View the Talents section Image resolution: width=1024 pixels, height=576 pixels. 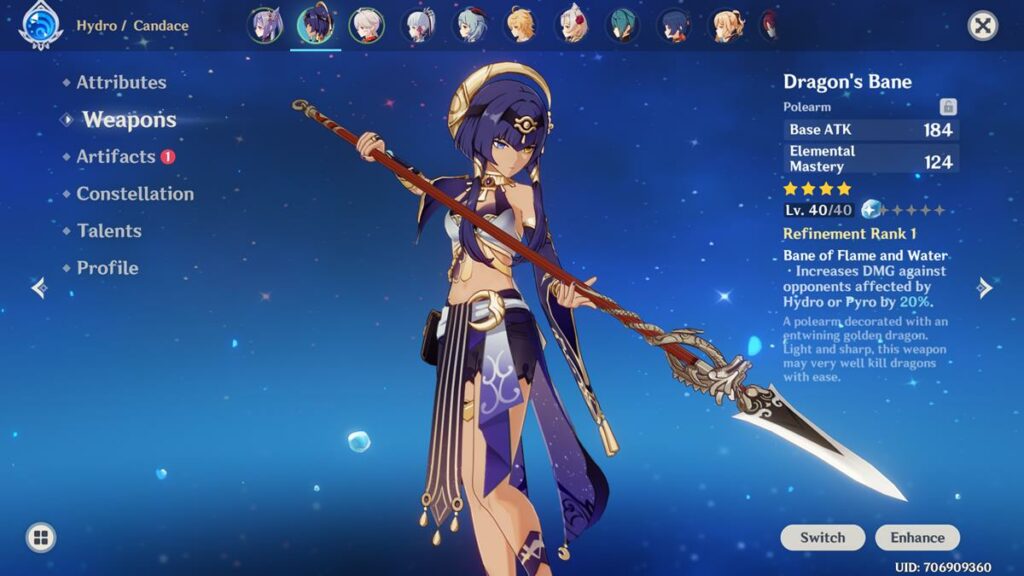[109, 231]
